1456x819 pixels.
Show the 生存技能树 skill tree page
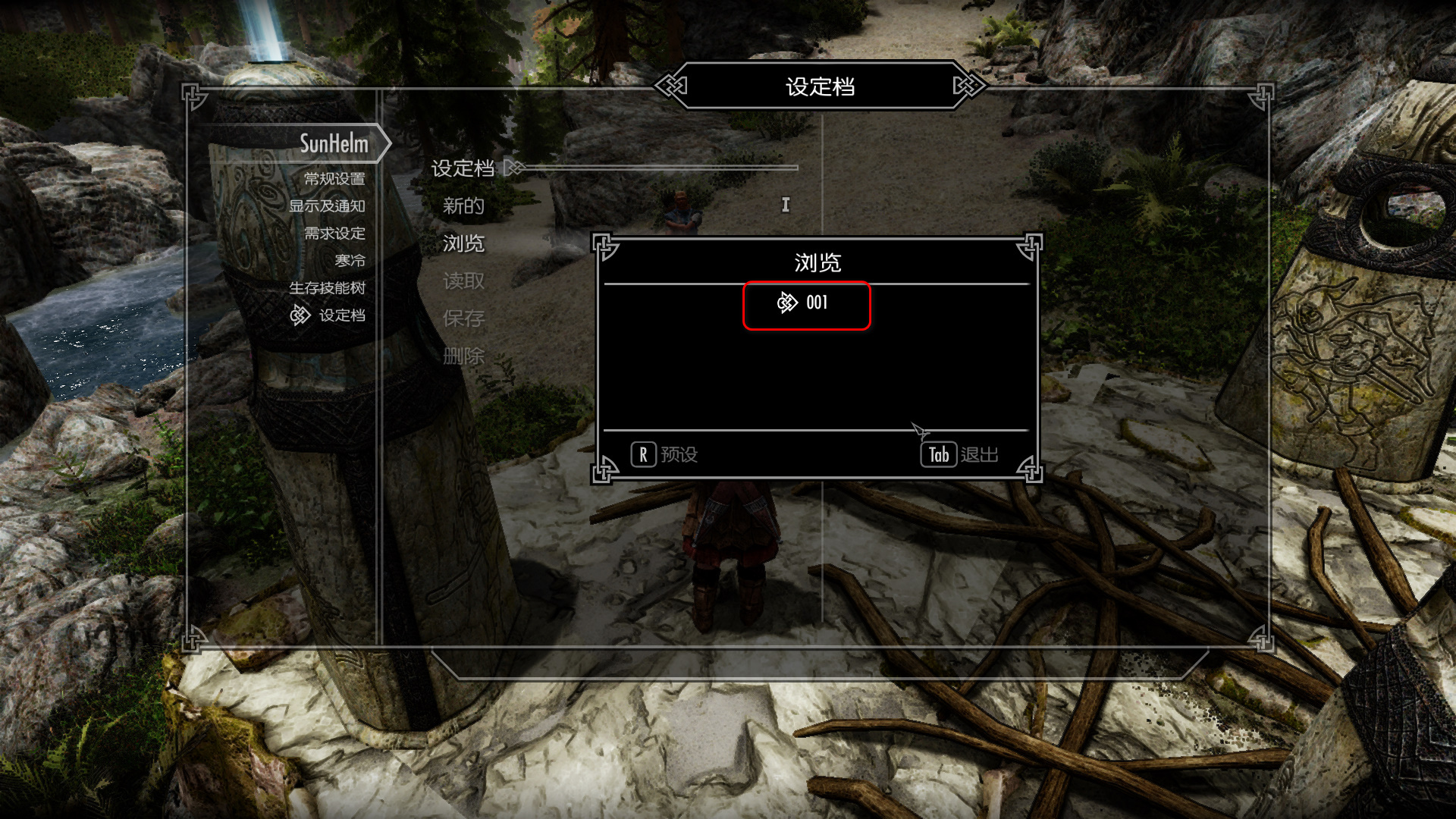(327, 288)
